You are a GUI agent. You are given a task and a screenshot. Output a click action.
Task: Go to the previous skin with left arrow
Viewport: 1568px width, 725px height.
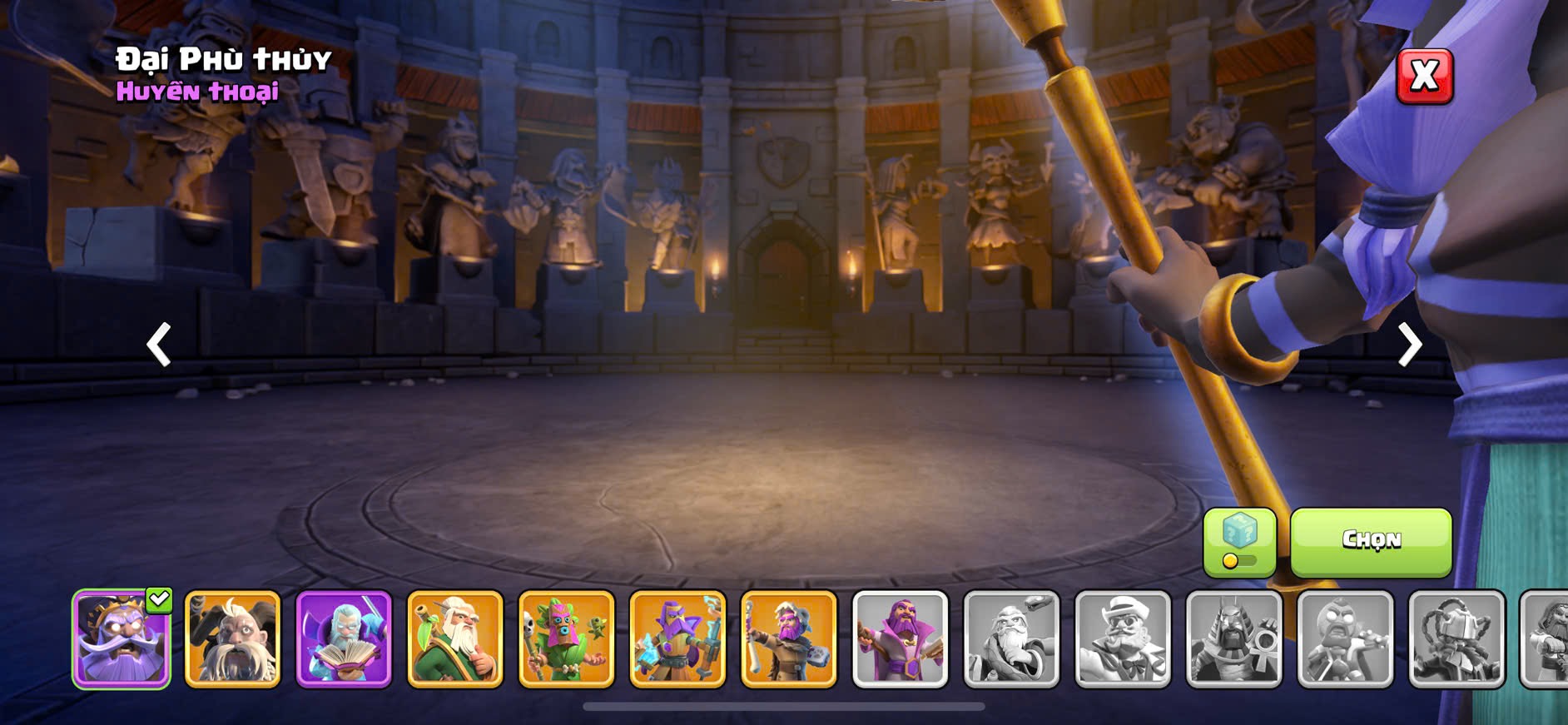159,345
